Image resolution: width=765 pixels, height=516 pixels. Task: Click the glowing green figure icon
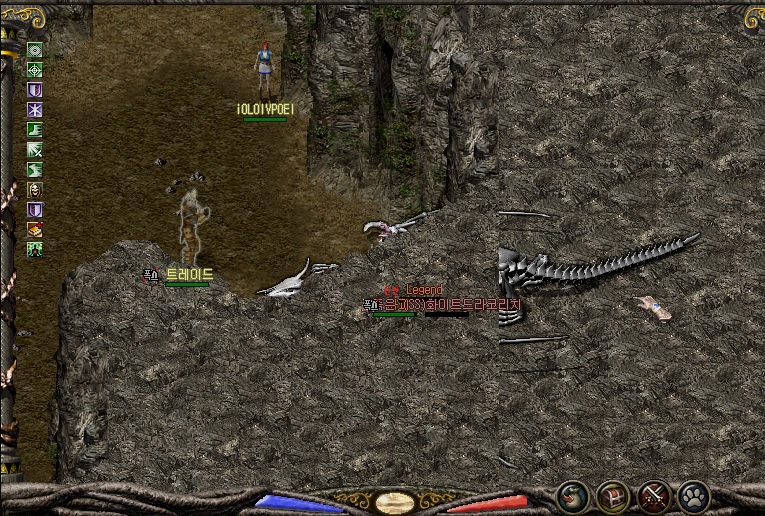coord(35,249)
